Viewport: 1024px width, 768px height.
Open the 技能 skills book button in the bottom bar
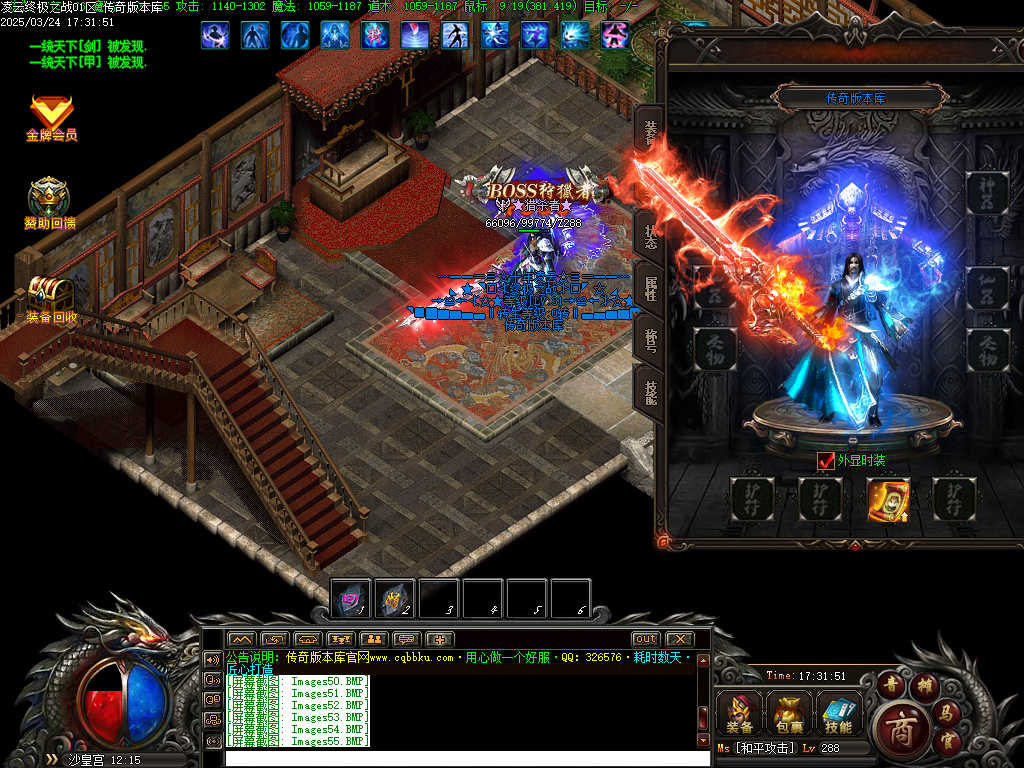[x=838, y=714]
